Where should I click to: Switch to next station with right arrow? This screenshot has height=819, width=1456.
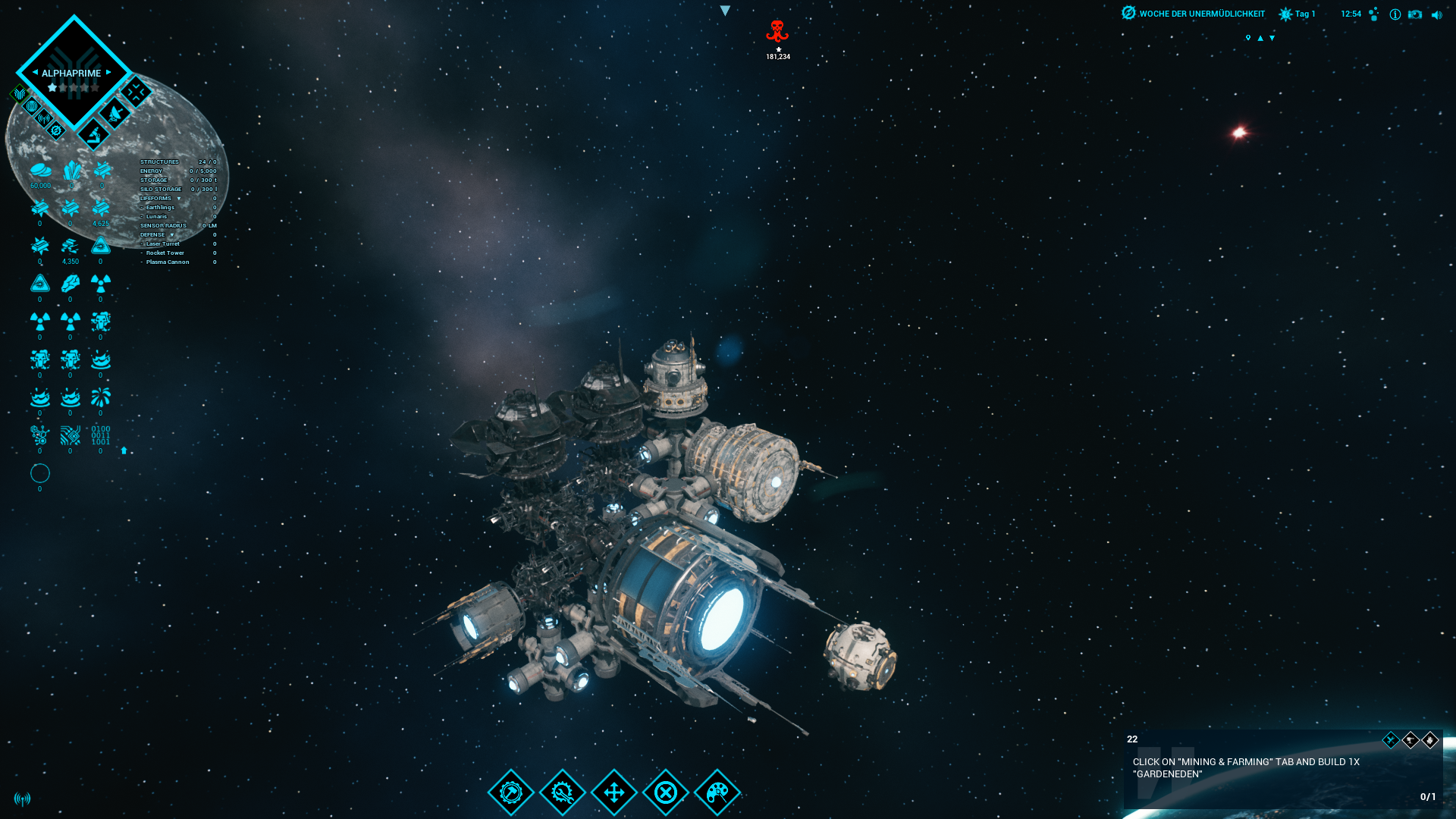tap(109, 73)
